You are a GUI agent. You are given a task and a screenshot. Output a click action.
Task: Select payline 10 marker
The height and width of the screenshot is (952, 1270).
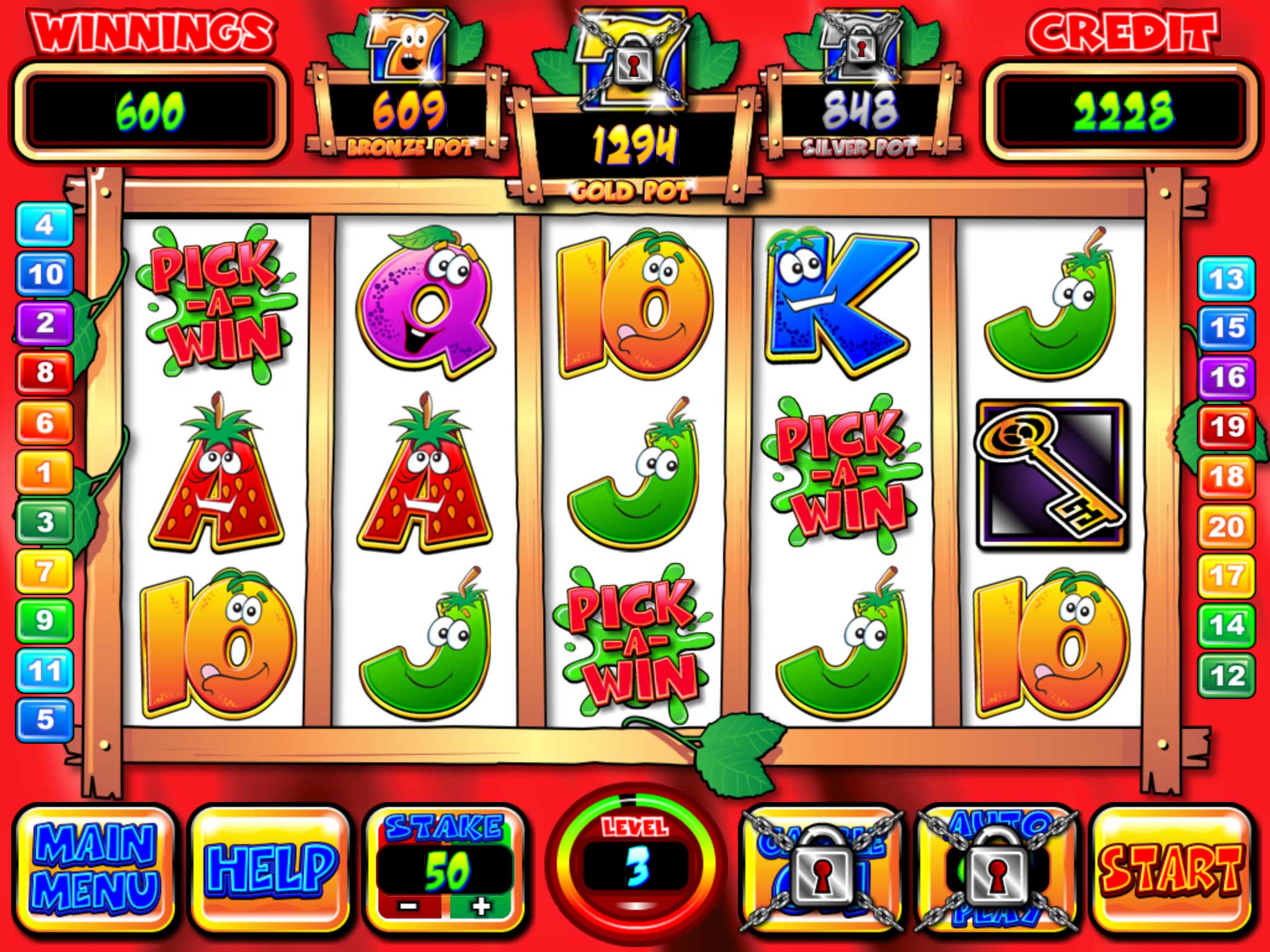click(x=45, y=274)
